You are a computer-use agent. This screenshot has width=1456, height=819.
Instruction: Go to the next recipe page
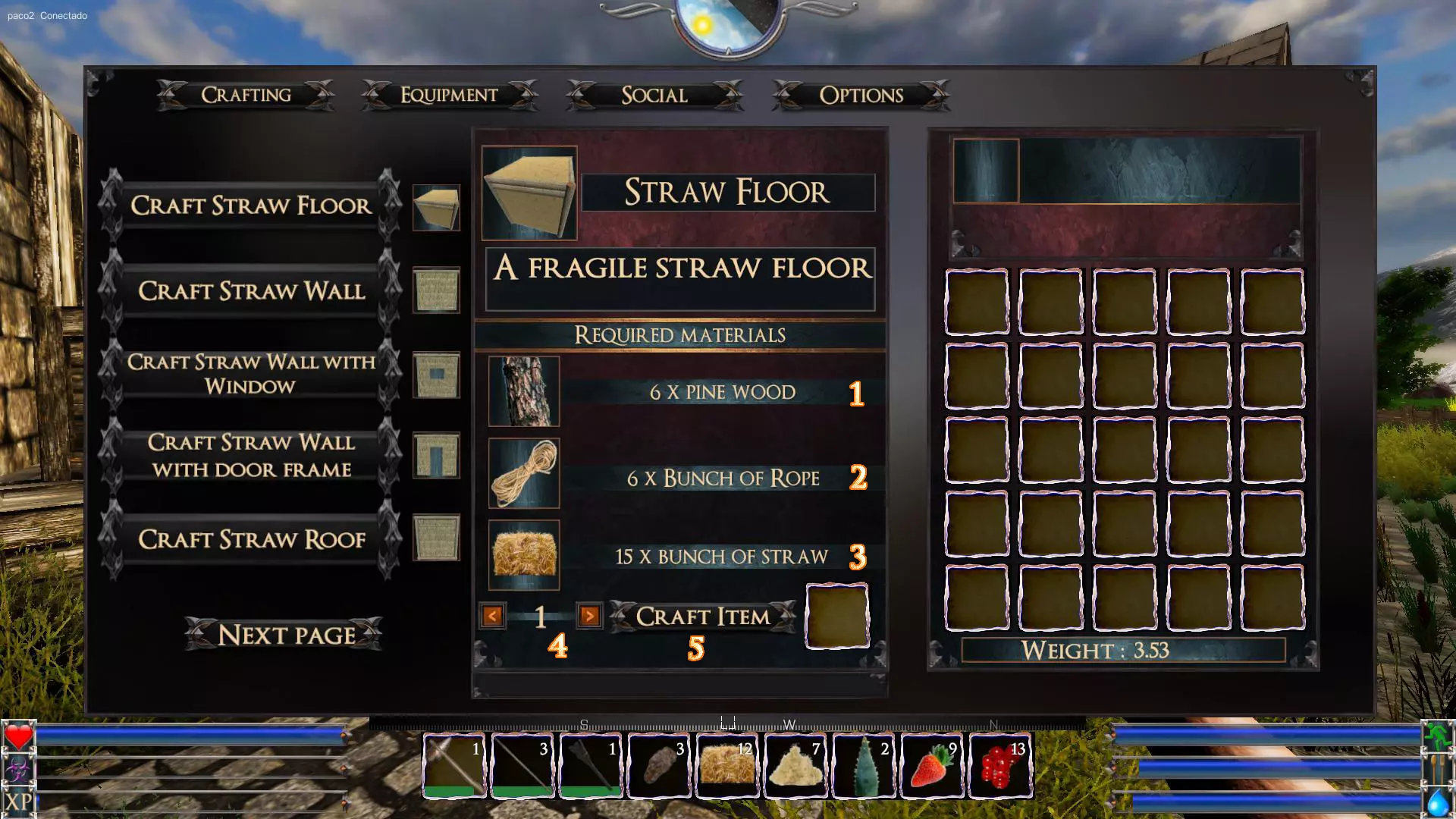(285, 635)
